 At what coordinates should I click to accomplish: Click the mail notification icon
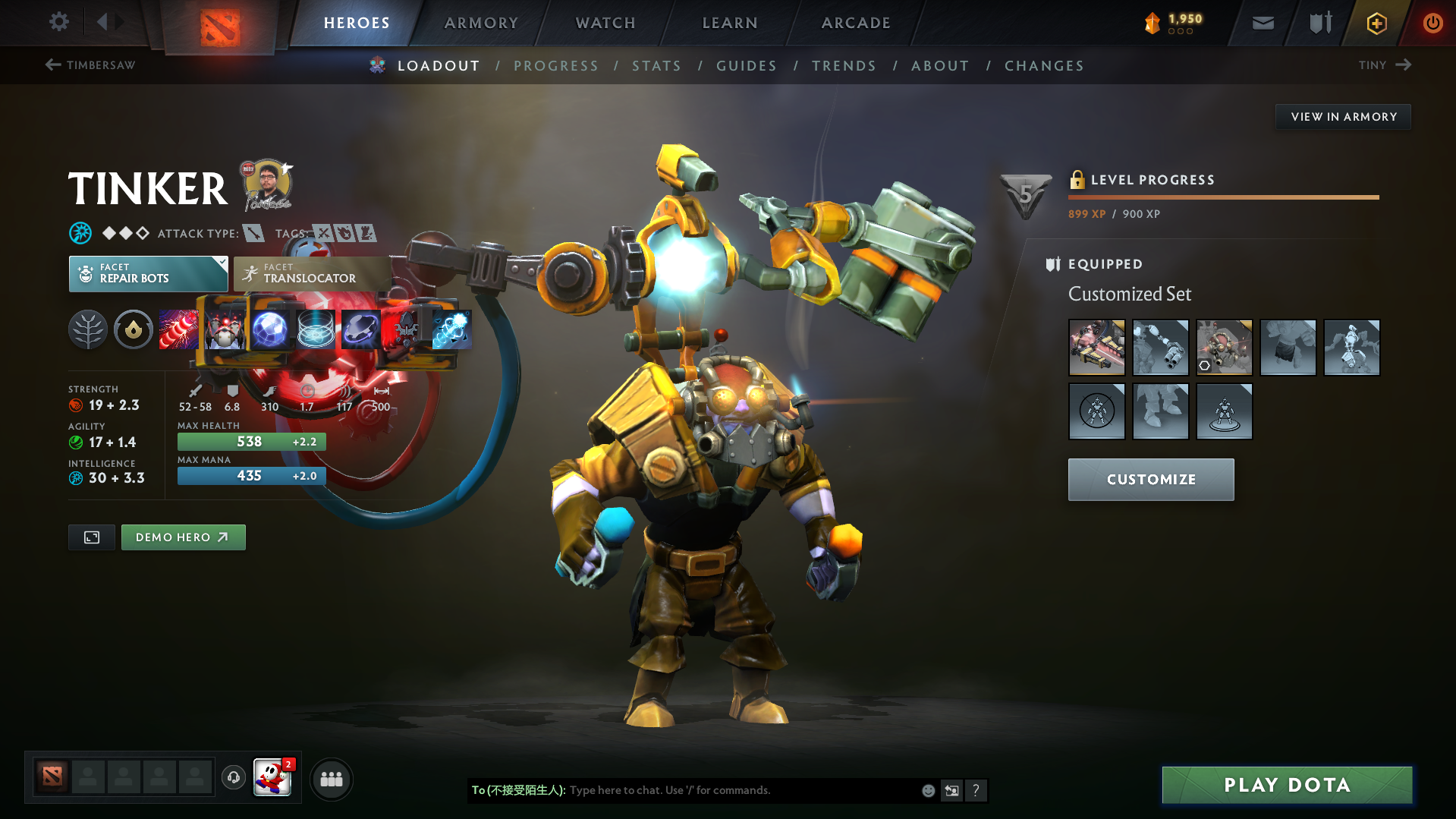(1262, 23)
